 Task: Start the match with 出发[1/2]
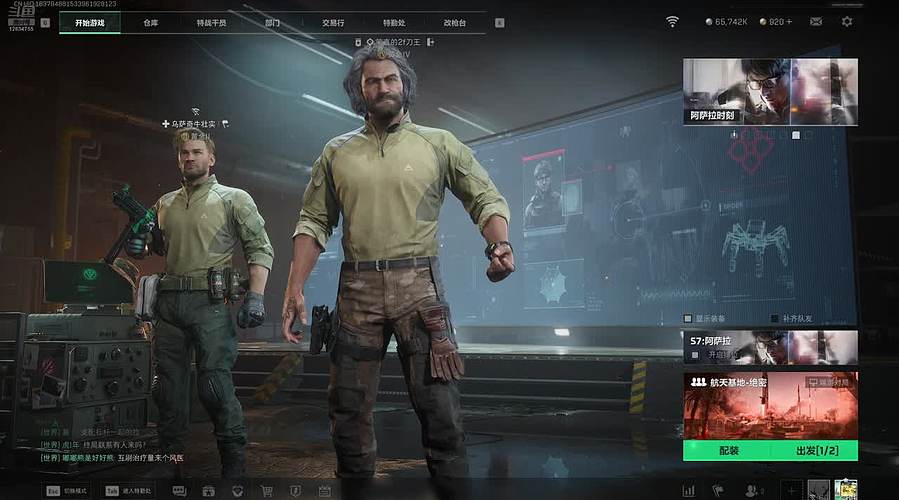click(815, 451)
